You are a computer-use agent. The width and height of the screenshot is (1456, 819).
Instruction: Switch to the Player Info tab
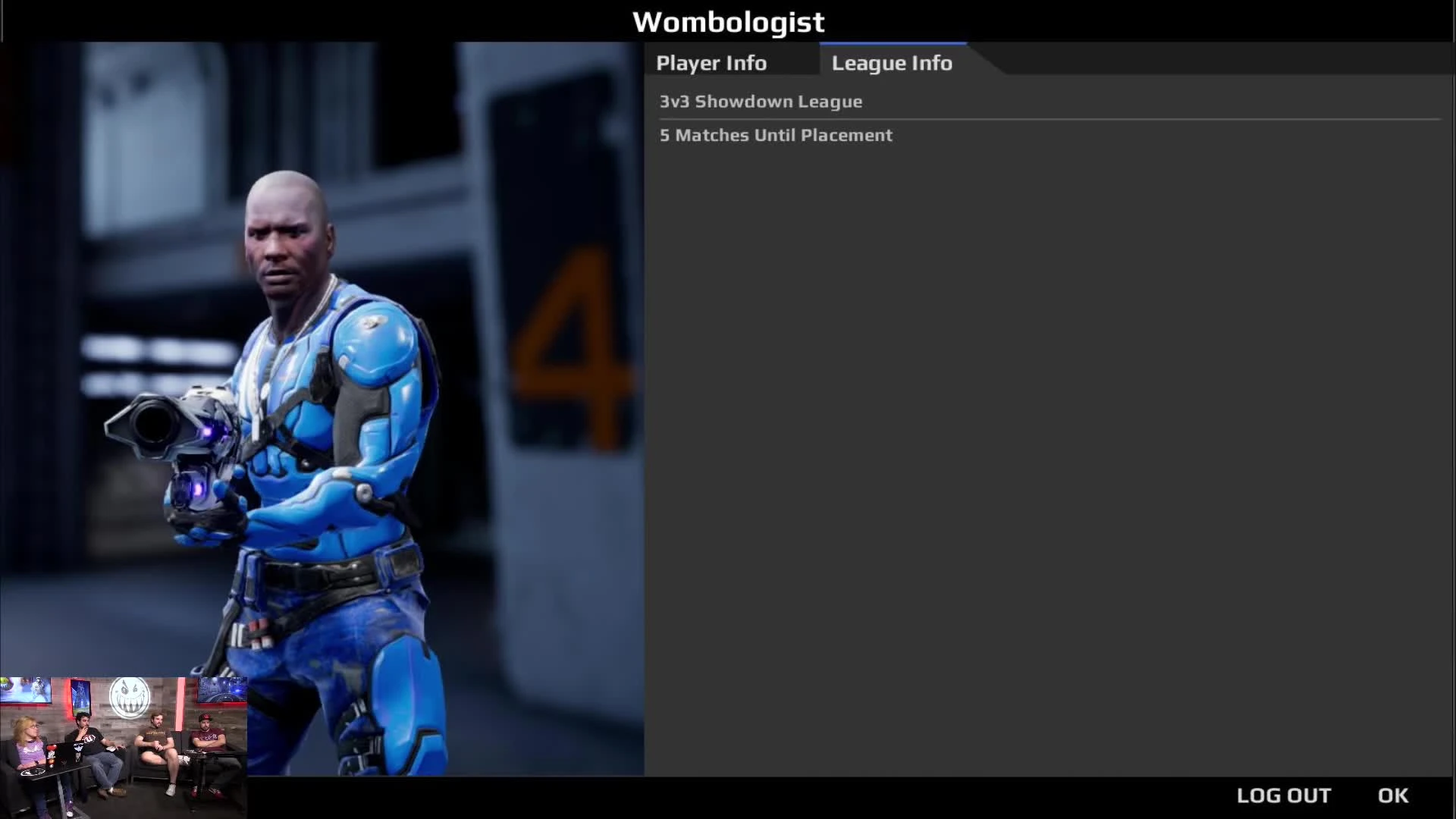point(711,63)
